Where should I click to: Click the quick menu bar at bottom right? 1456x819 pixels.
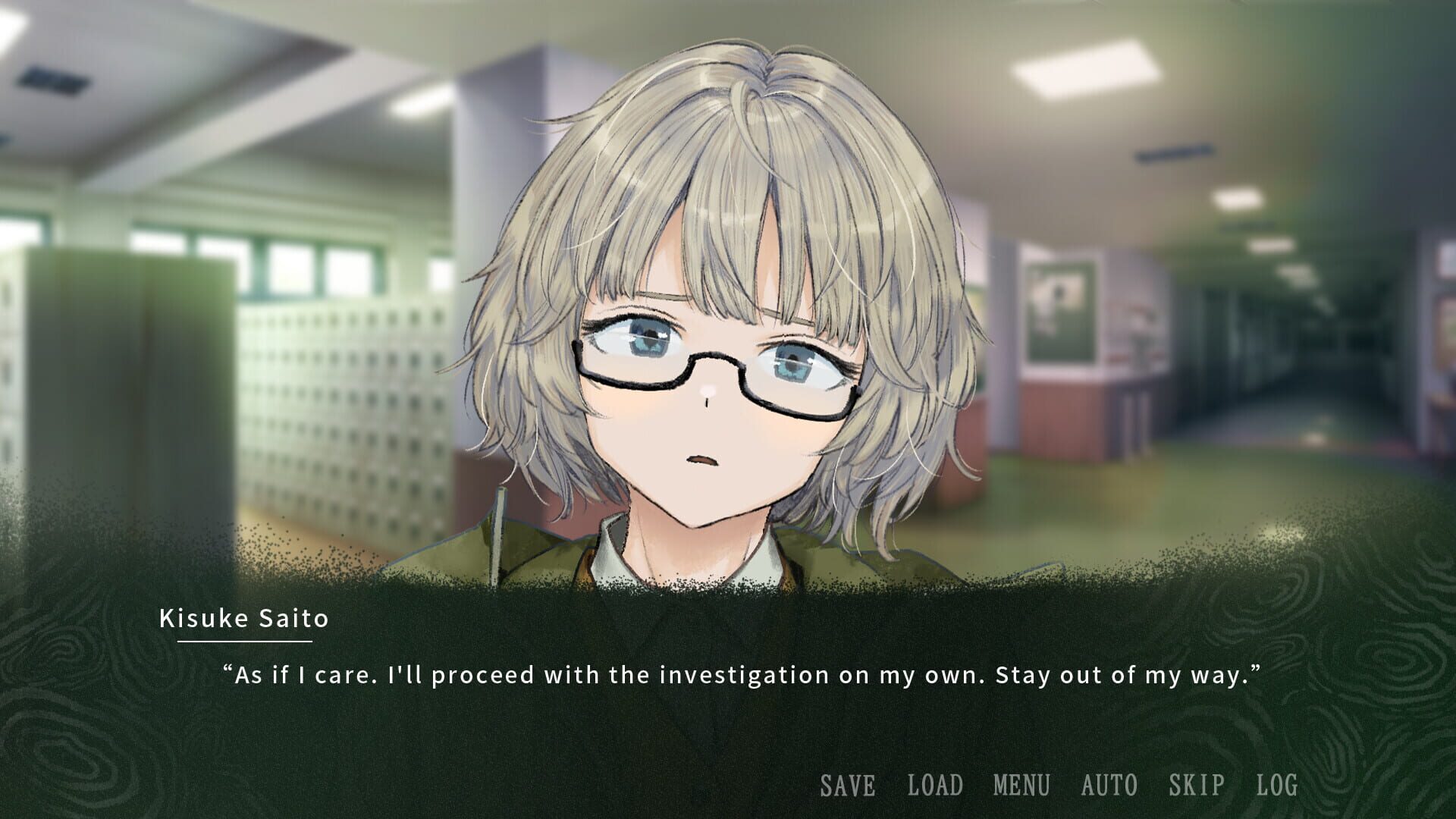point(1062,786)
